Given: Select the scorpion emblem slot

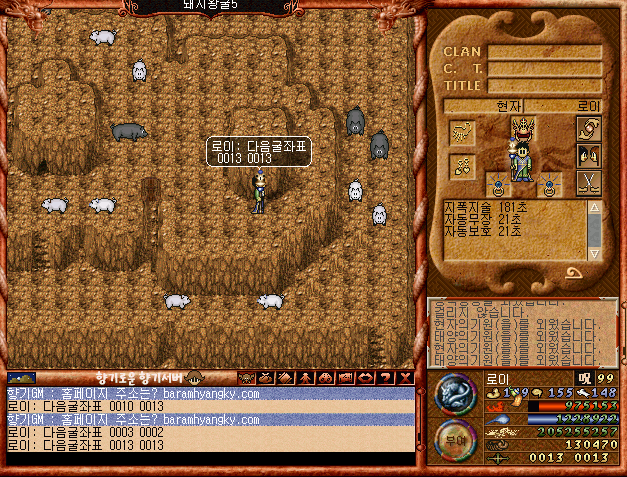Looking at the screenshot, I should pyautogui.click(x=463, y=131).
